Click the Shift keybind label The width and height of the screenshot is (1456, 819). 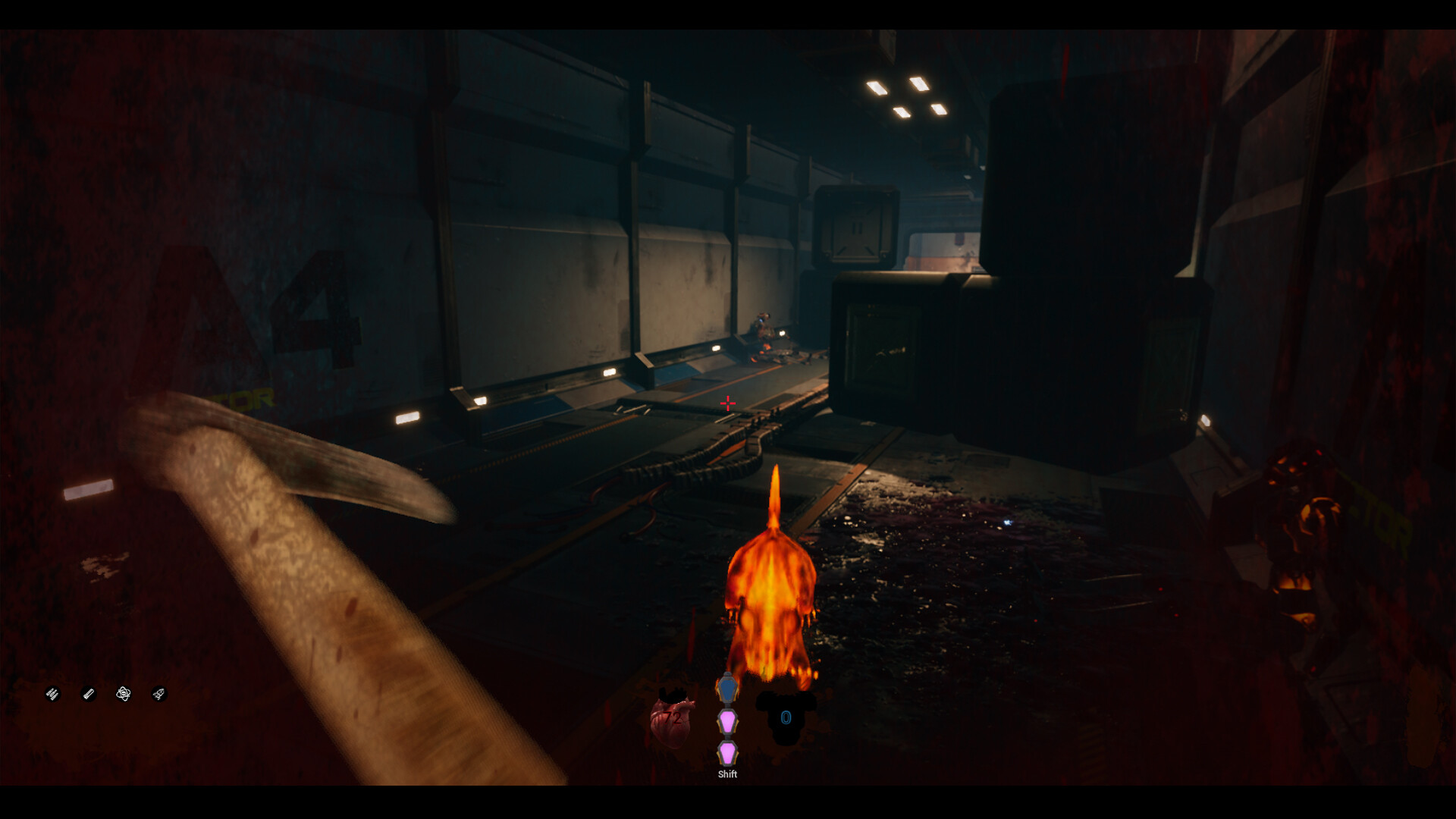tap(728, 774)
